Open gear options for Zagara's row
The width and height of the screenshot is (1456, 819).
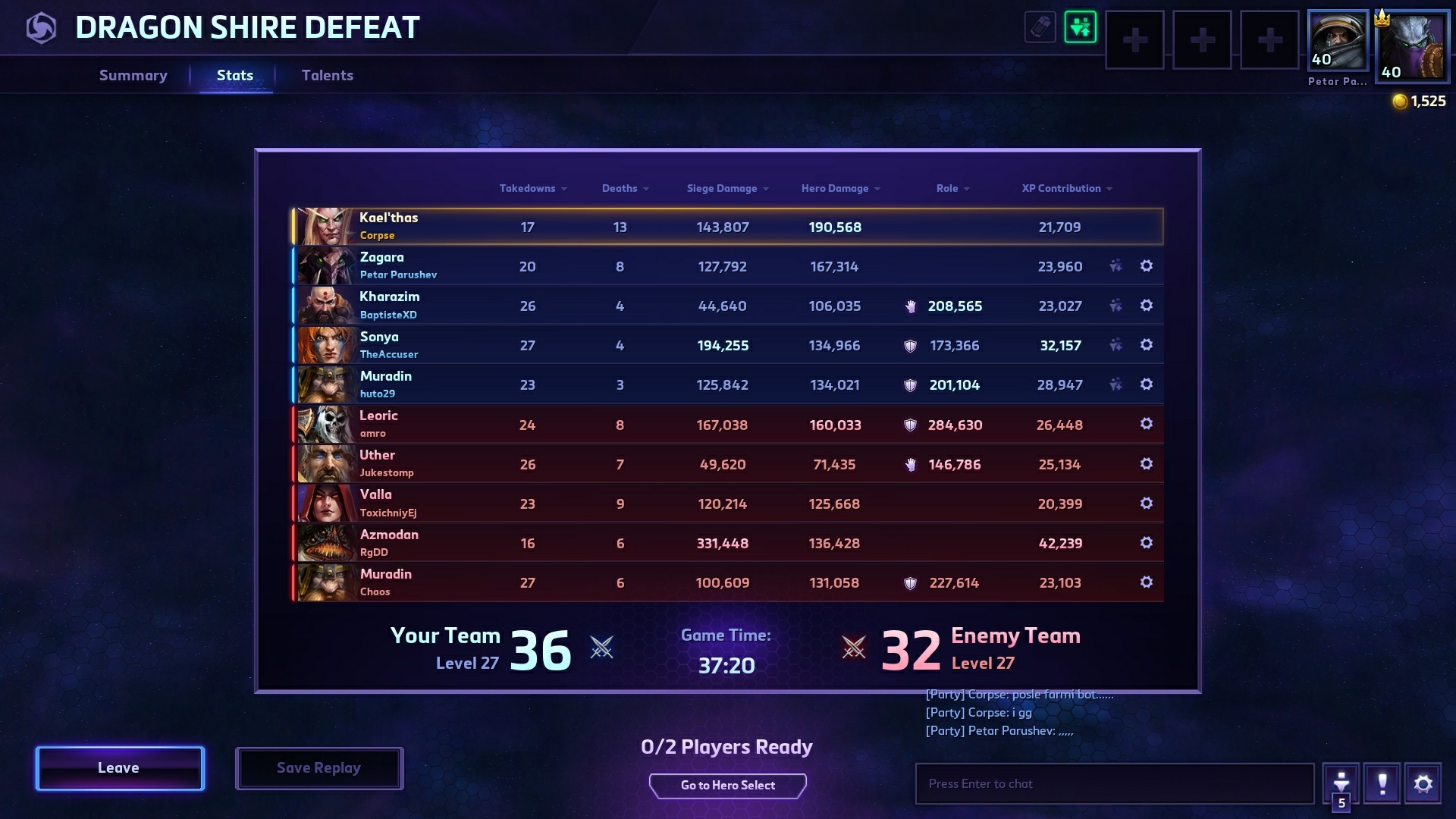click(1147, 266)
